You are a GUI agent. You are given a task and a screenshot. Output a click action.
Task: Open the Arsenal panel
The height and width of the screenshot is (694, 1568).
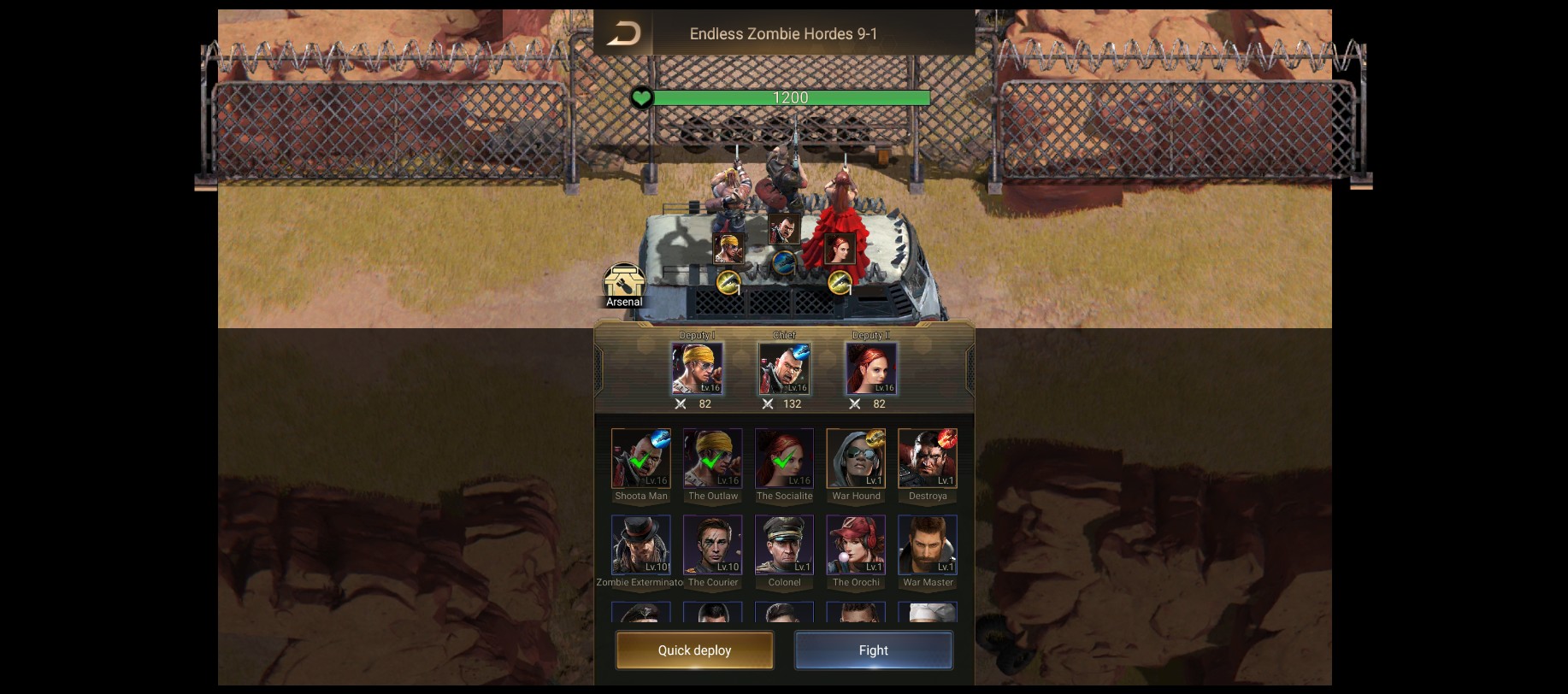point(623,282)
